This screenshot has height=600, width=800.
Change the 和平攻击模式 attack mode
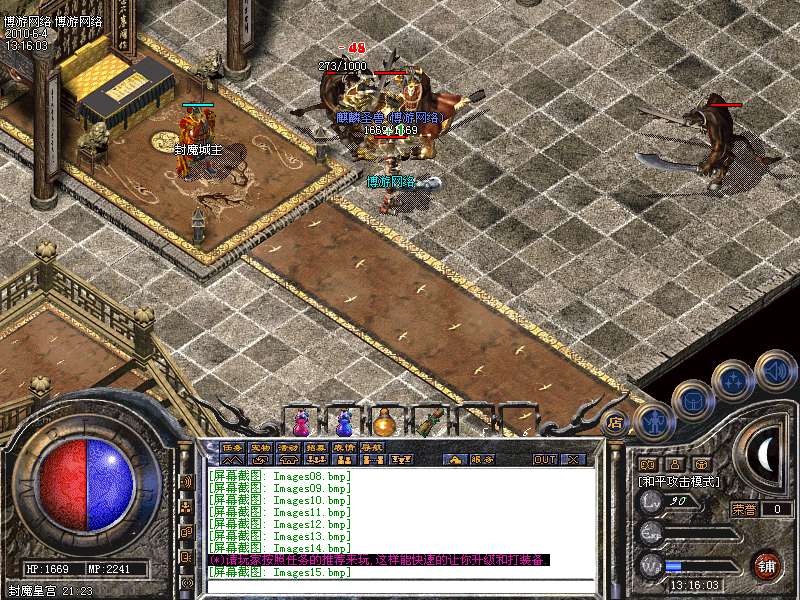680,482
